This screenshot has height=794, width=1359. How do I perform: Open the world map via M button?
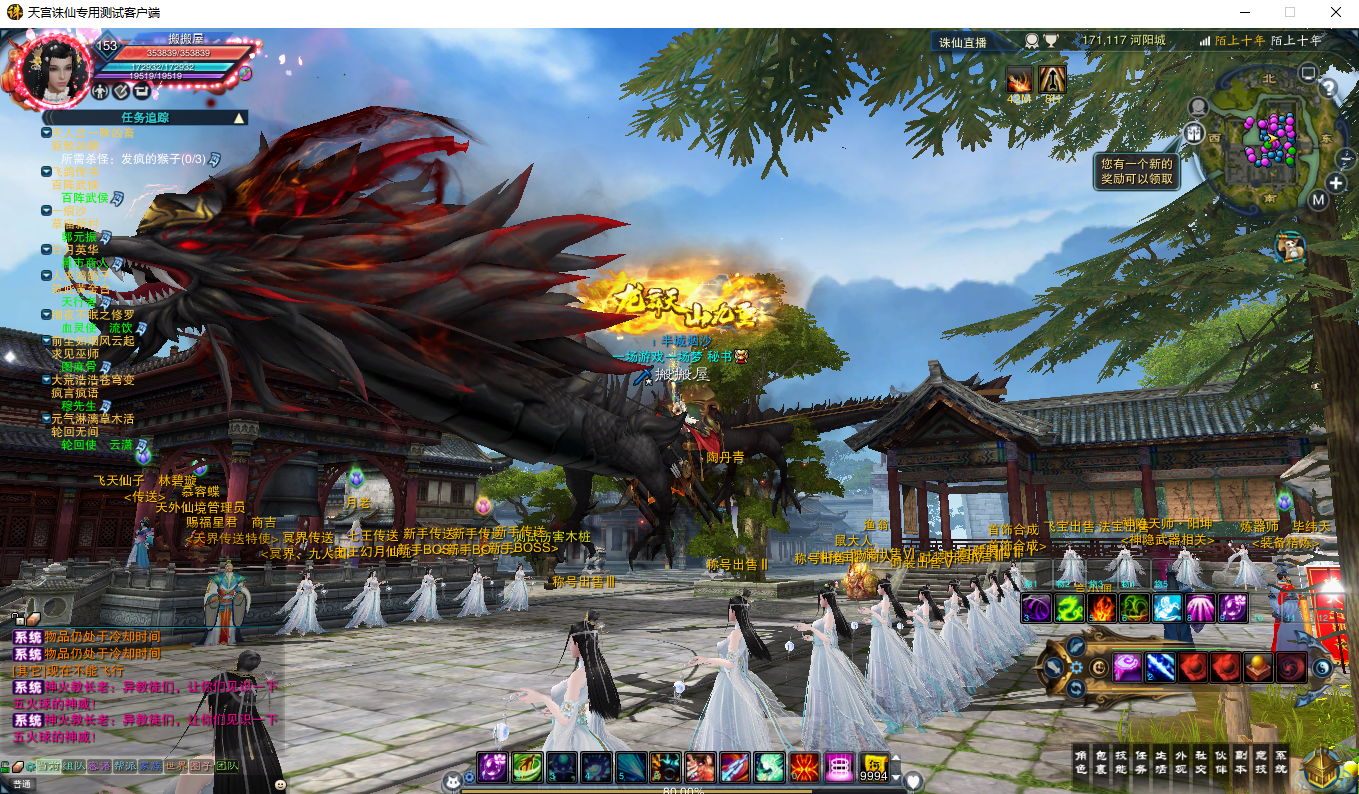(x=1318, y=200)
